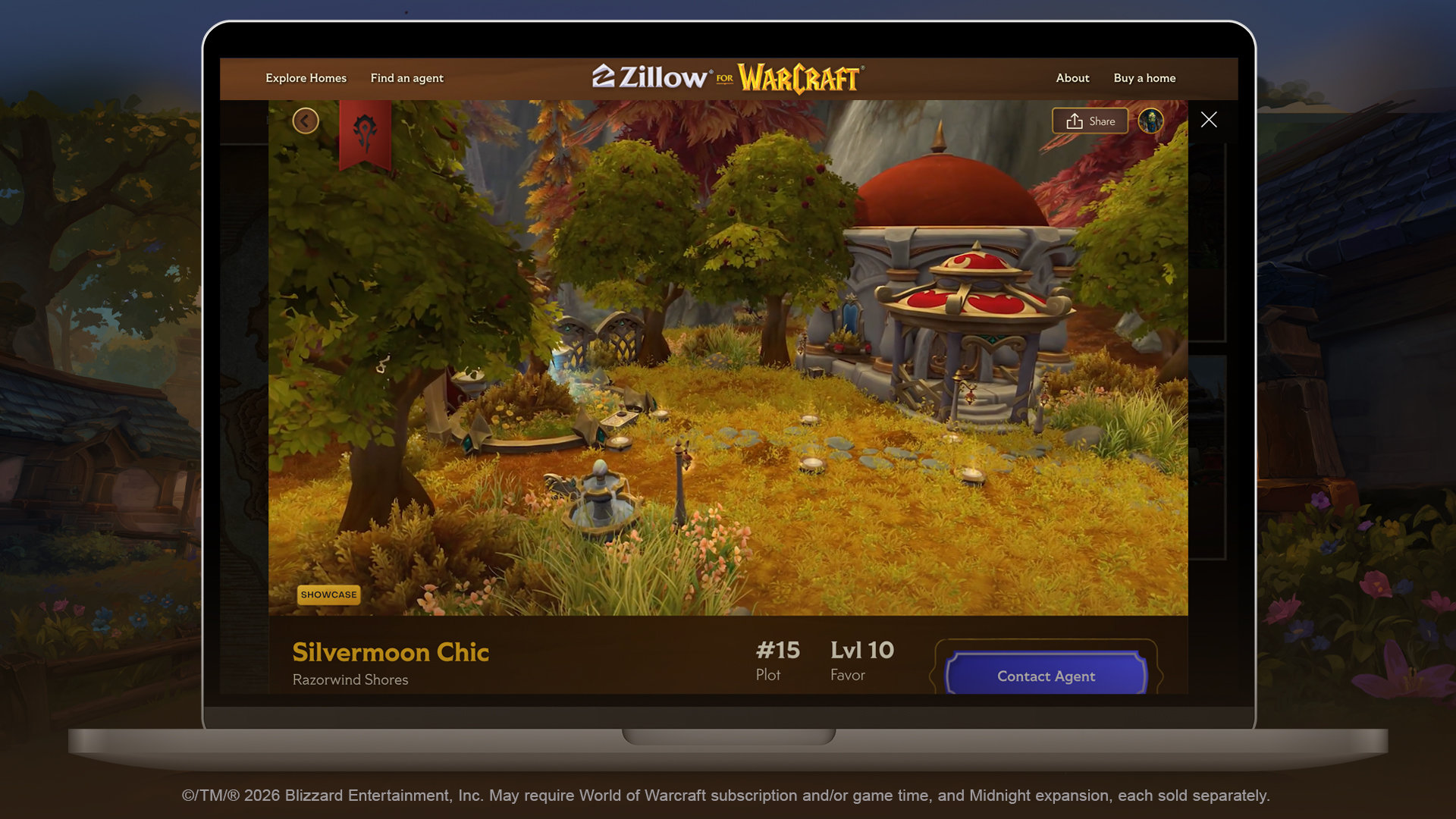Close the listing with the X
The image size is (1456, 819).
pos(1209,120)
